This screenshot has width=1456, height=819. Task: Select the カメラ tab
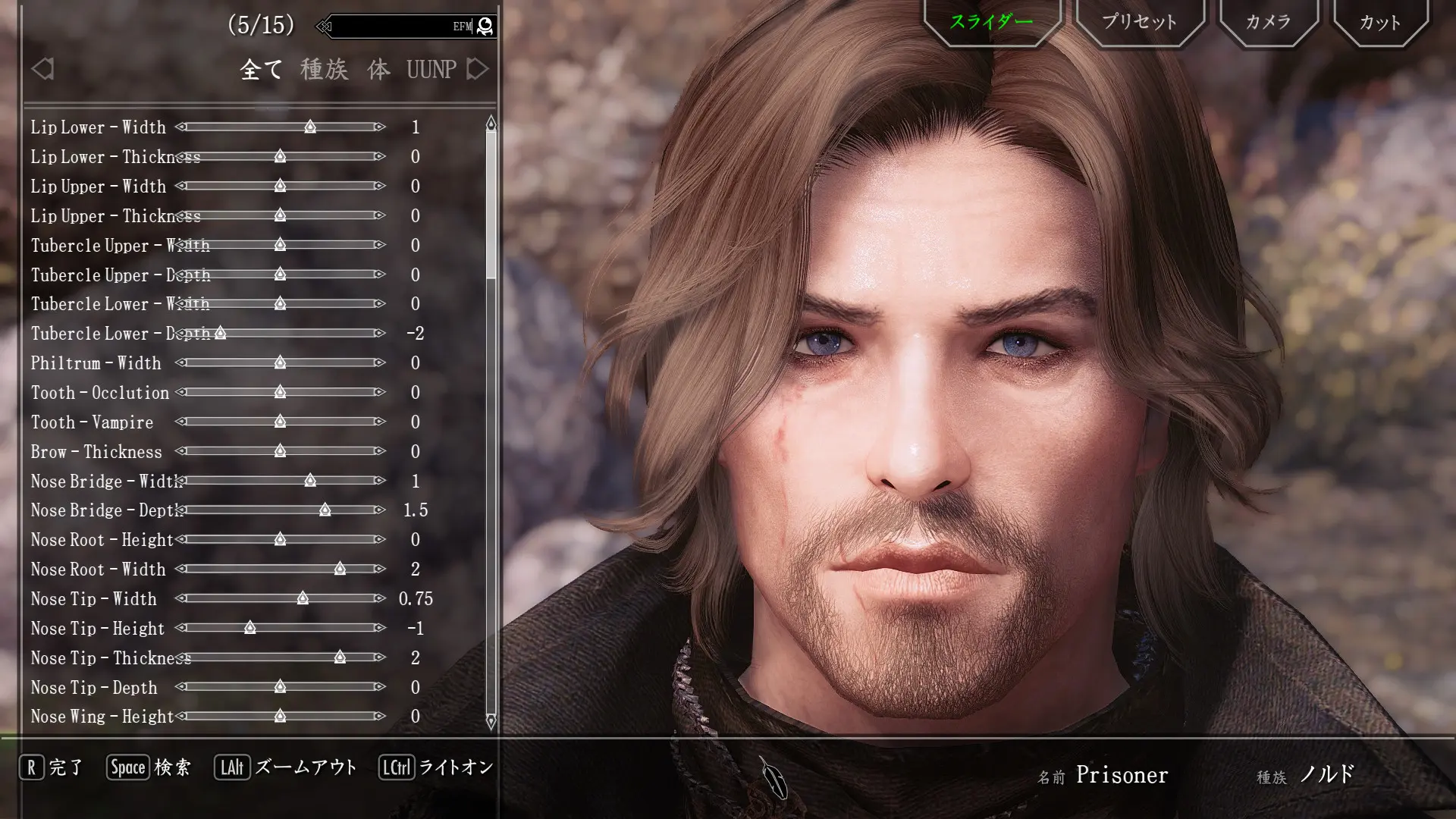point(1268,22)
